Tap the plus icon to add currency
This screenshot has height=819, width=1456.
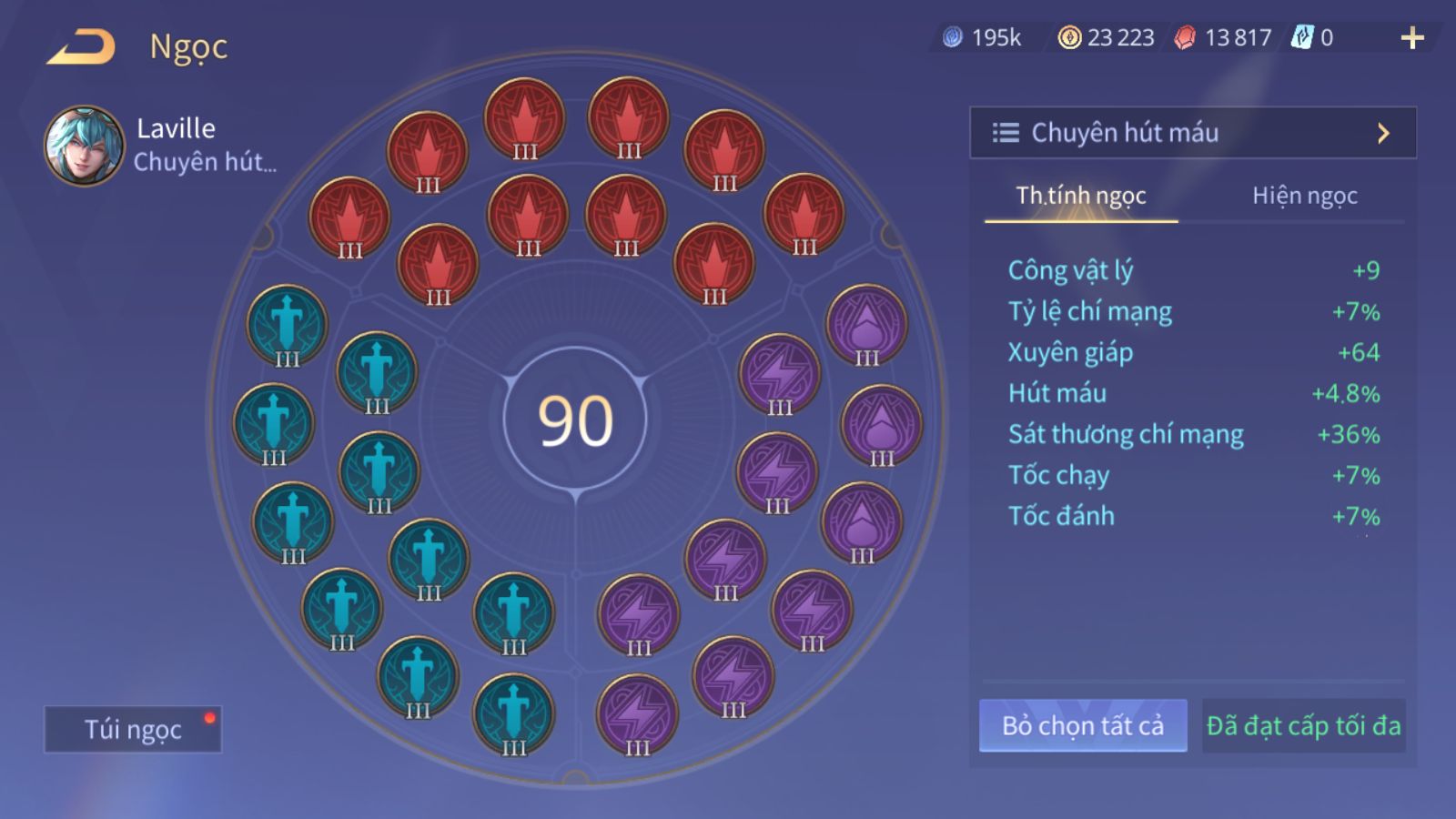pyautogui.click(x=1411, y=38)
